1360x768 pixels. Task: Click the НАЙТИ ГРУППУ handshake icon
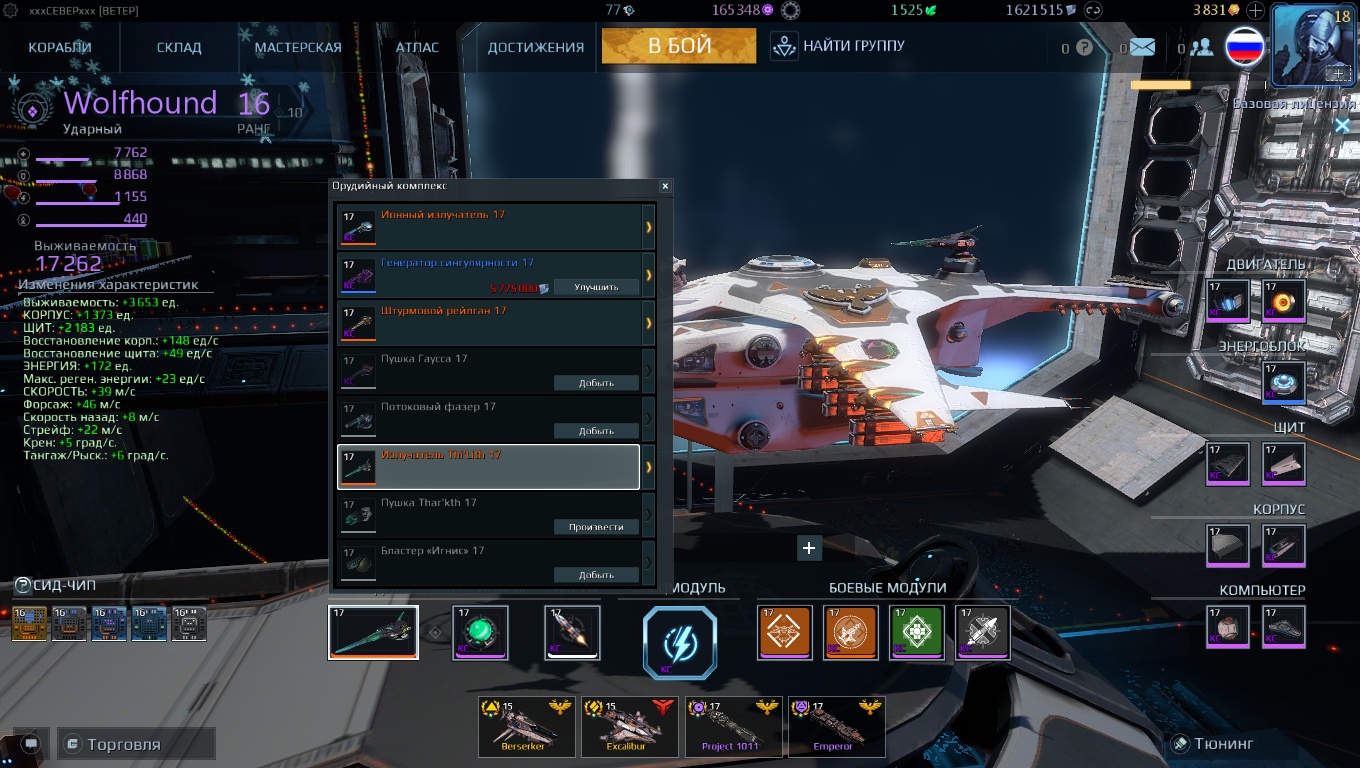(783, 45)
